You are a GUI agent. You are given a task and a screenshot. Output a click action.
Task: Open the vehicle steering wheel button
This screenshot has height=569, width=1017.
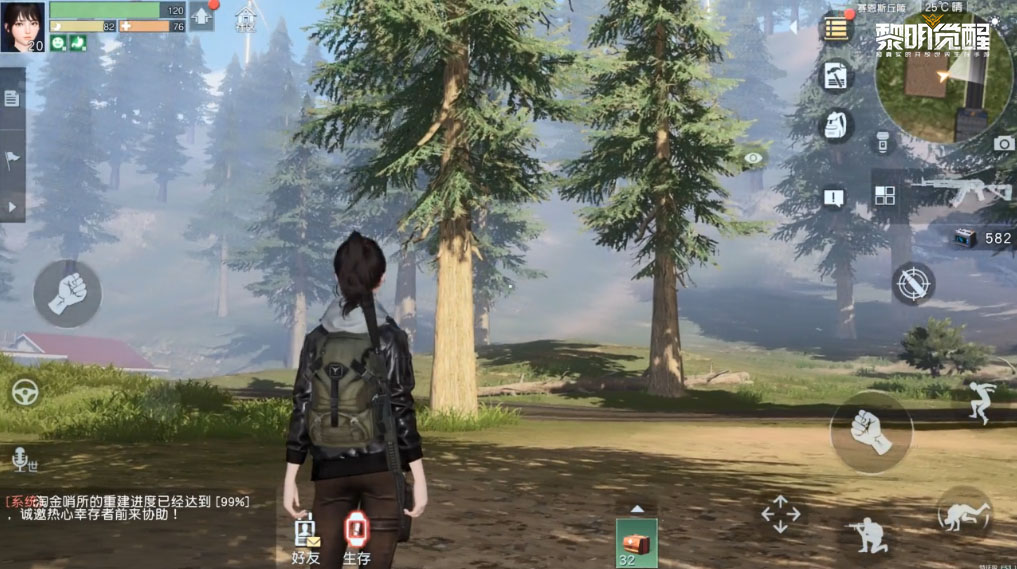pos(25,391)
